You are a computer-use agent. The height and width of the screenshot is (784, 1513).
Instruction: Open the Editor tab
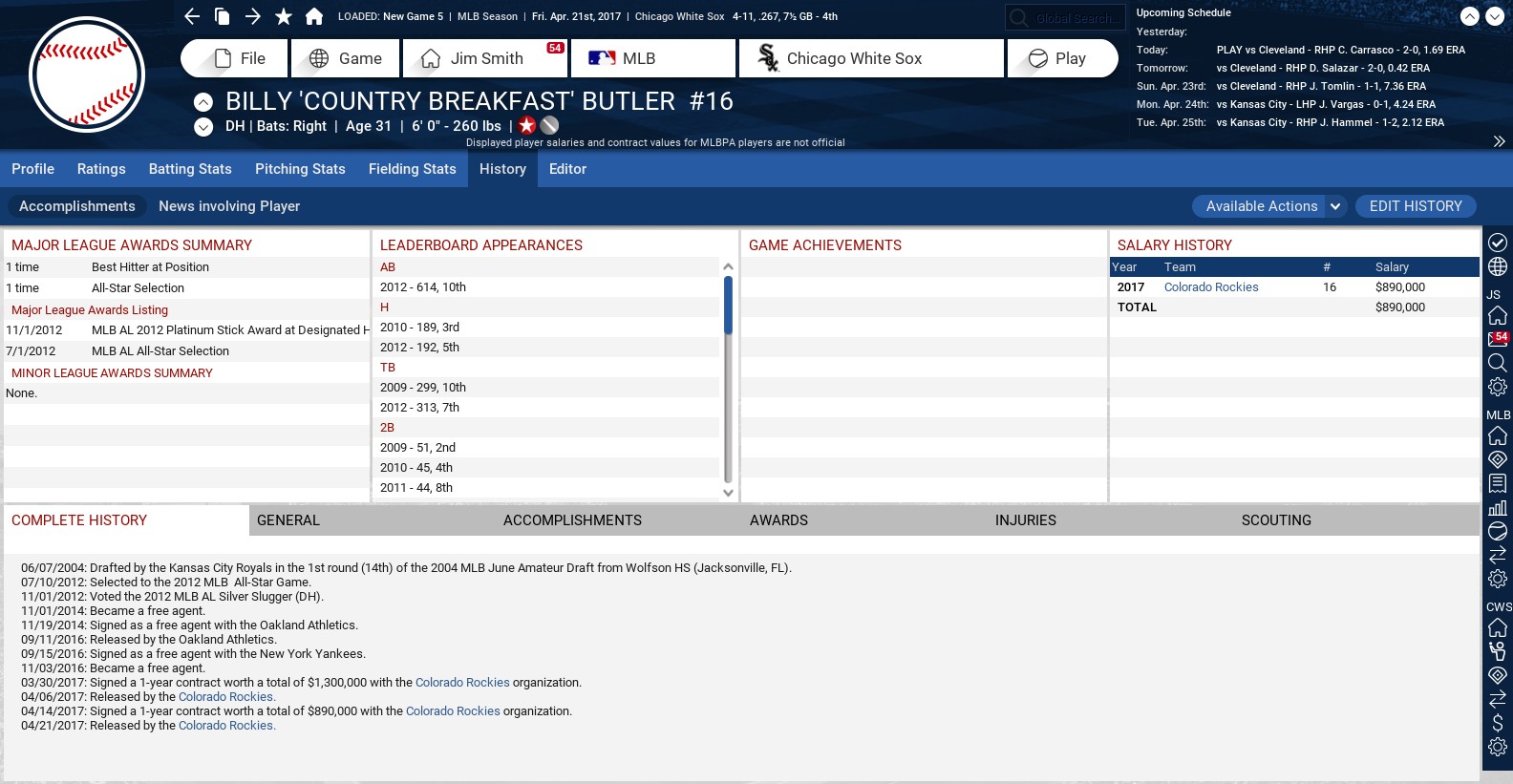(567, 169)
